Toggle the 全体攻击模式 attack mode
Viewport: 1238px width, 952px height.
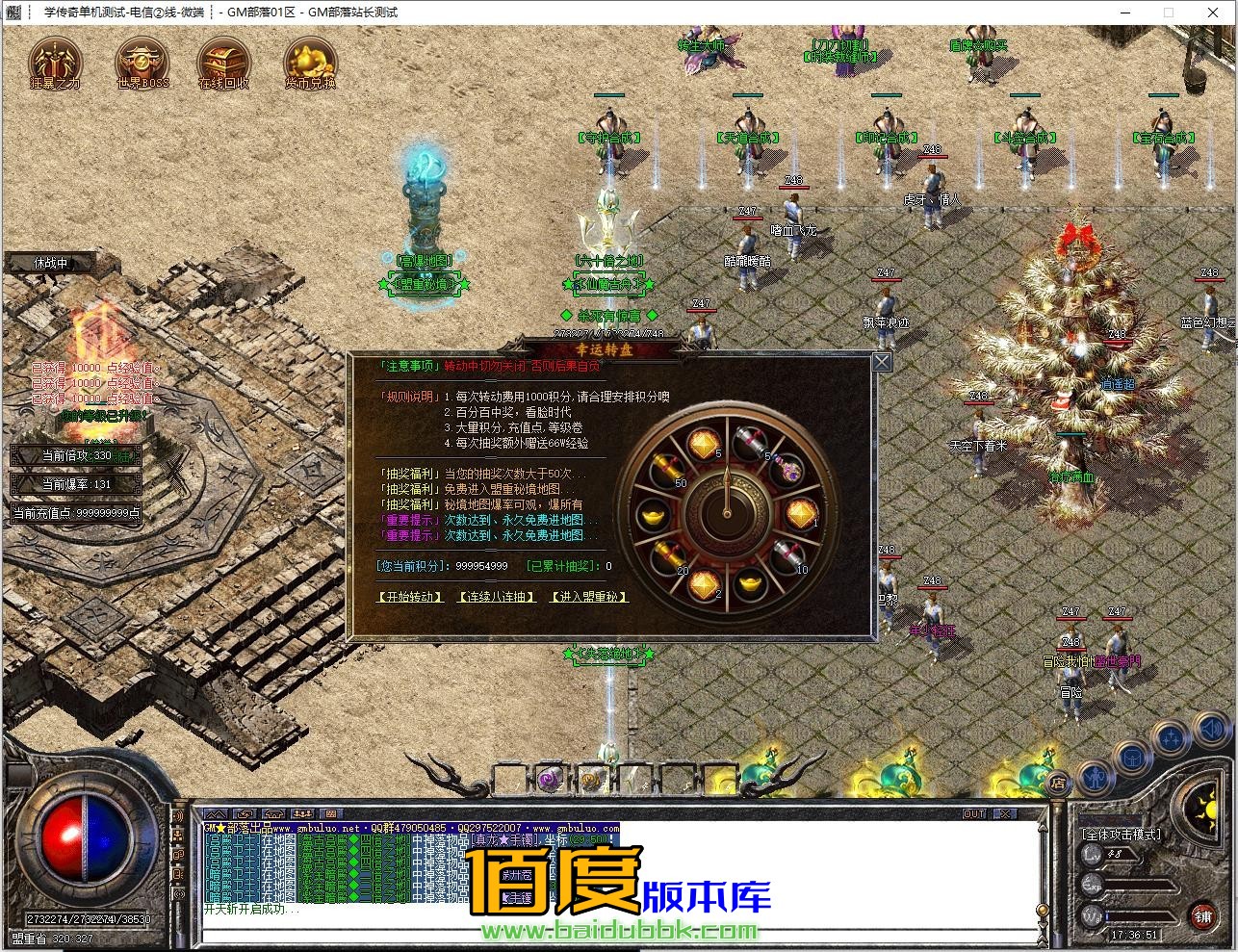coord(1121,834)
